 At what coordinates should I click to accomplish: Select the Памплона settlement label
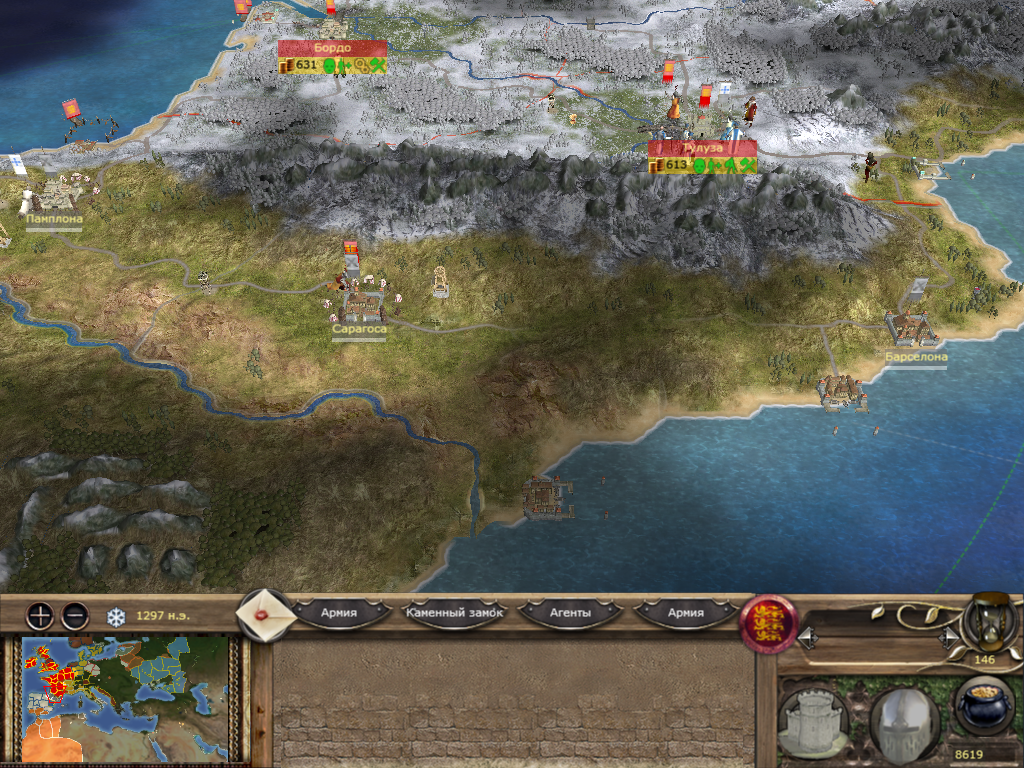[x=54, y=218]
